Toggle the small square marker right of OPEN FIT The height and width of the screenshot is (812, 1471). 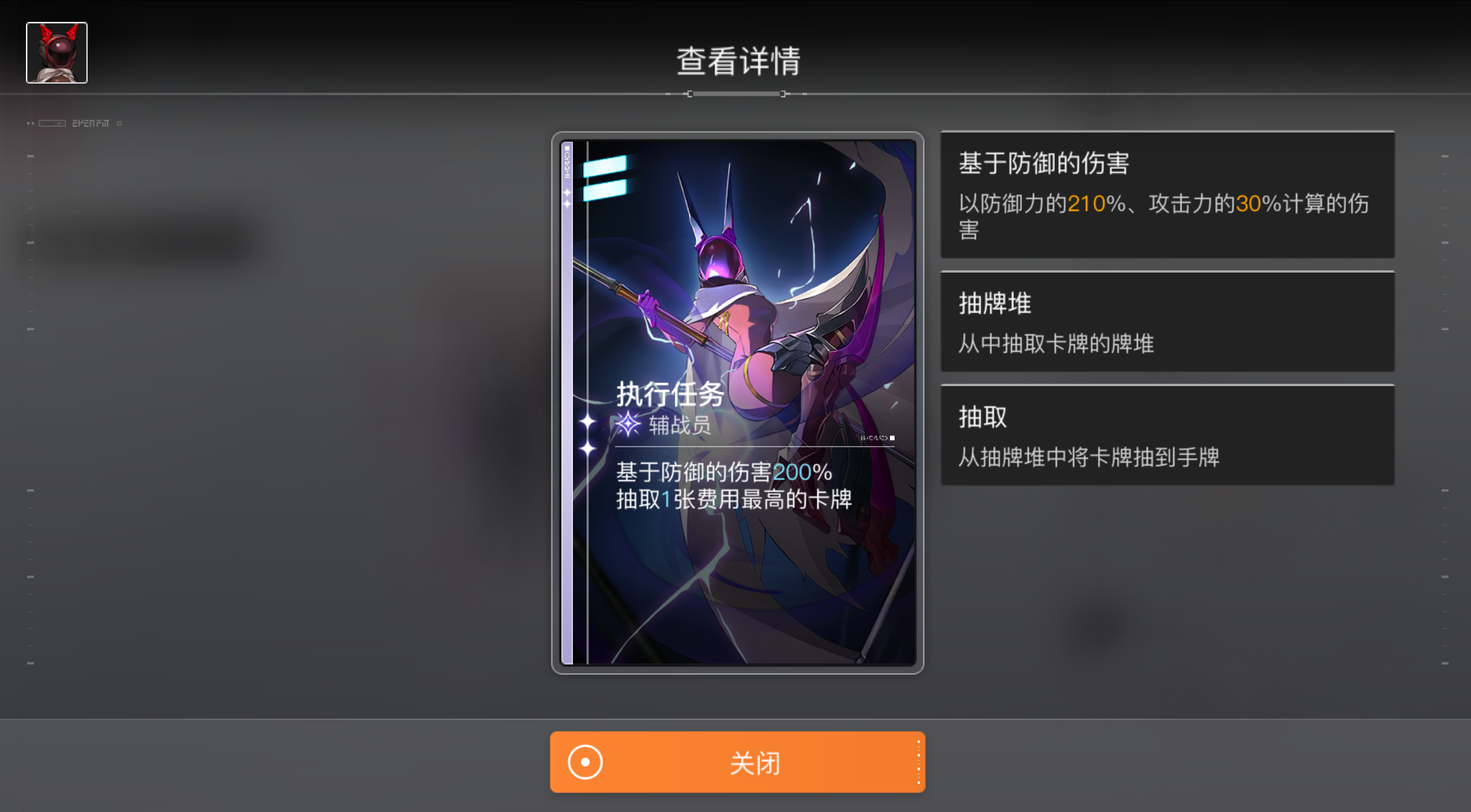point(119,123)
